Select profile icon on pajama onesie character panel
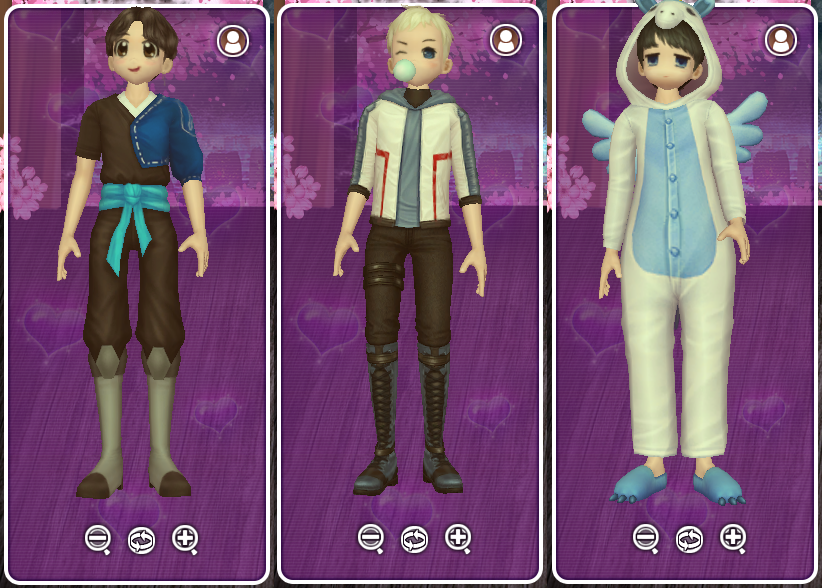 780,40
